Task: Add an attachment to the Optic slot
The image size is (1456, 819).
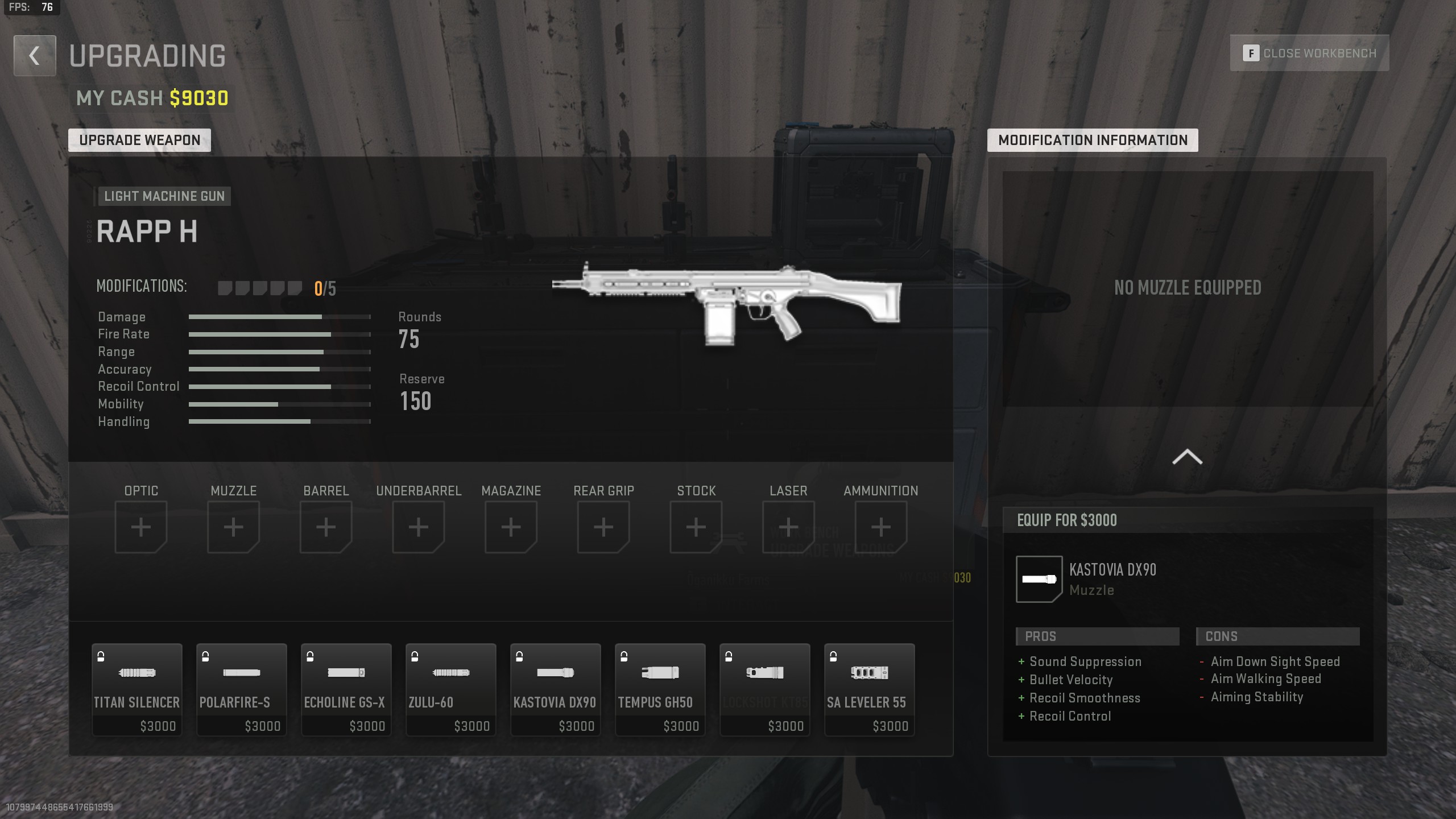Action: tap(141, 526)
